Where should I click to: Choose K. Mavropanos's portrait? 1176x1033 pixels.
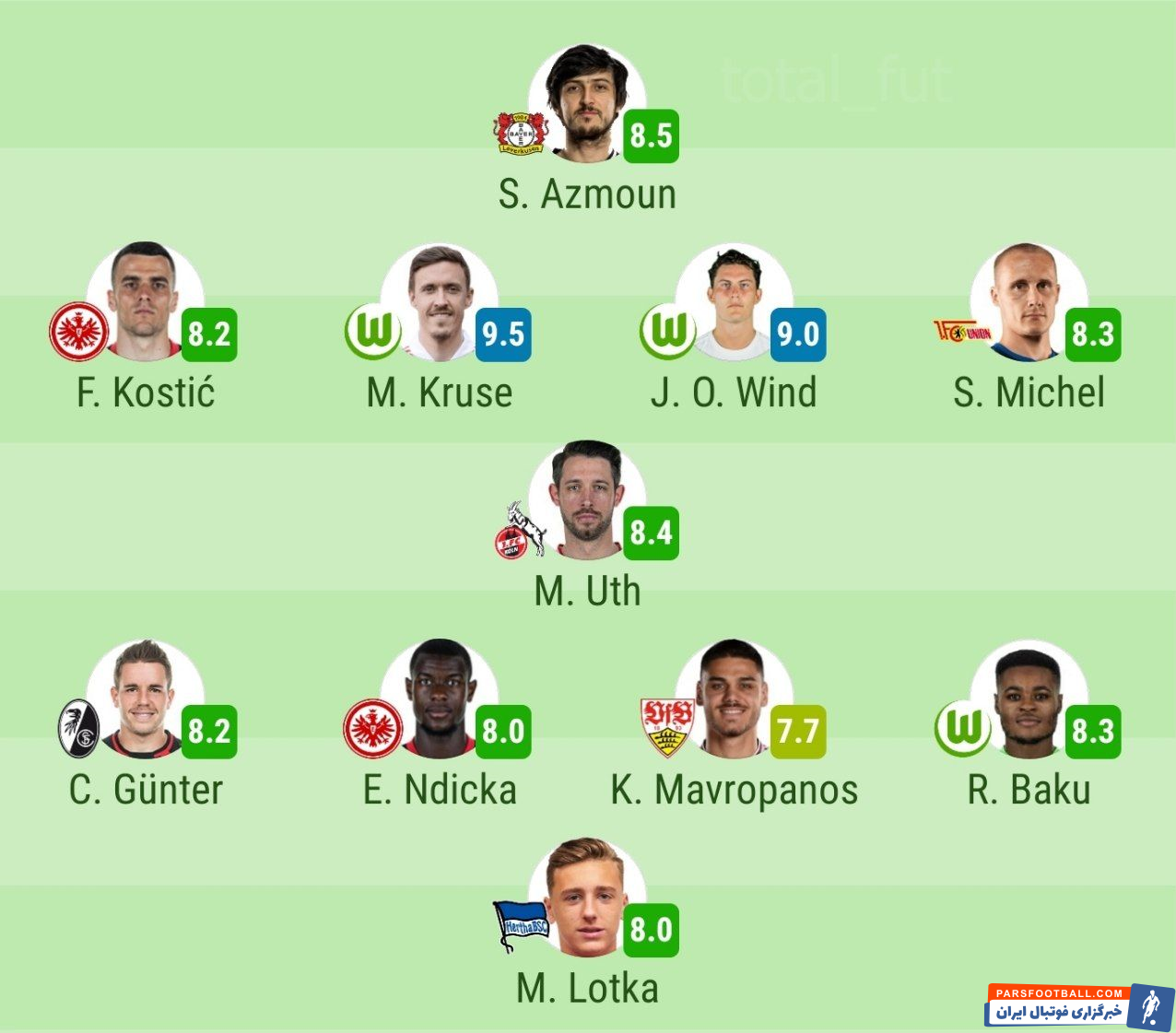pos(734,698)
